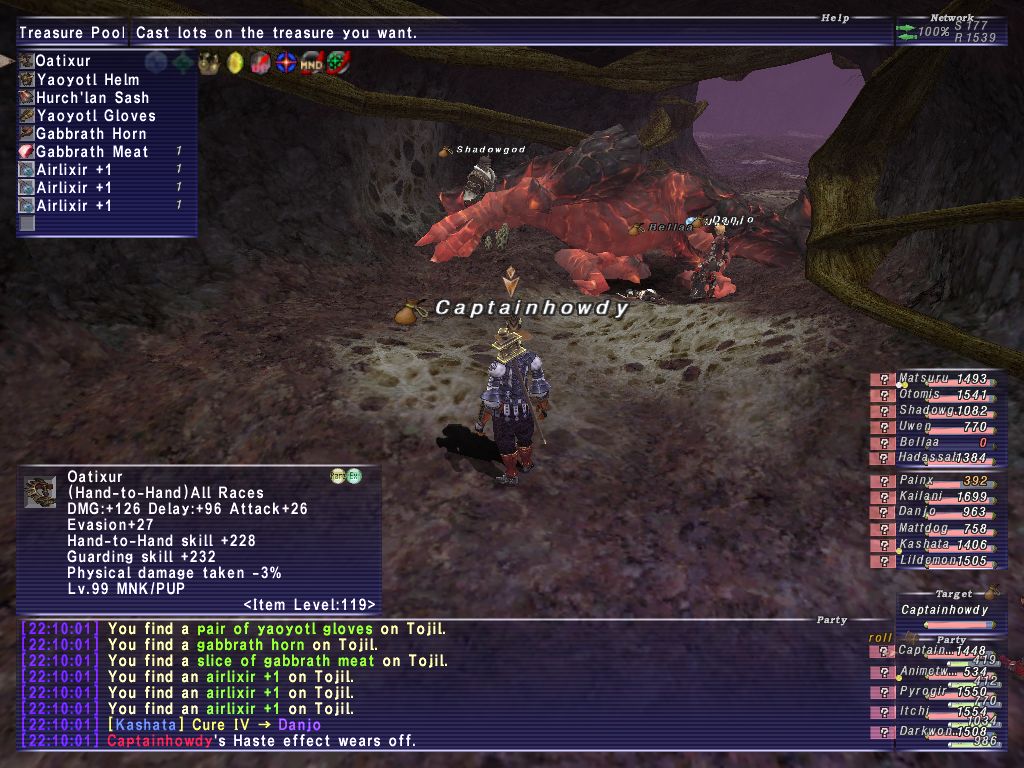Screen dimensions: 1024x768
Task: Click the blue crosshair status icon
Action: point(287,62)
